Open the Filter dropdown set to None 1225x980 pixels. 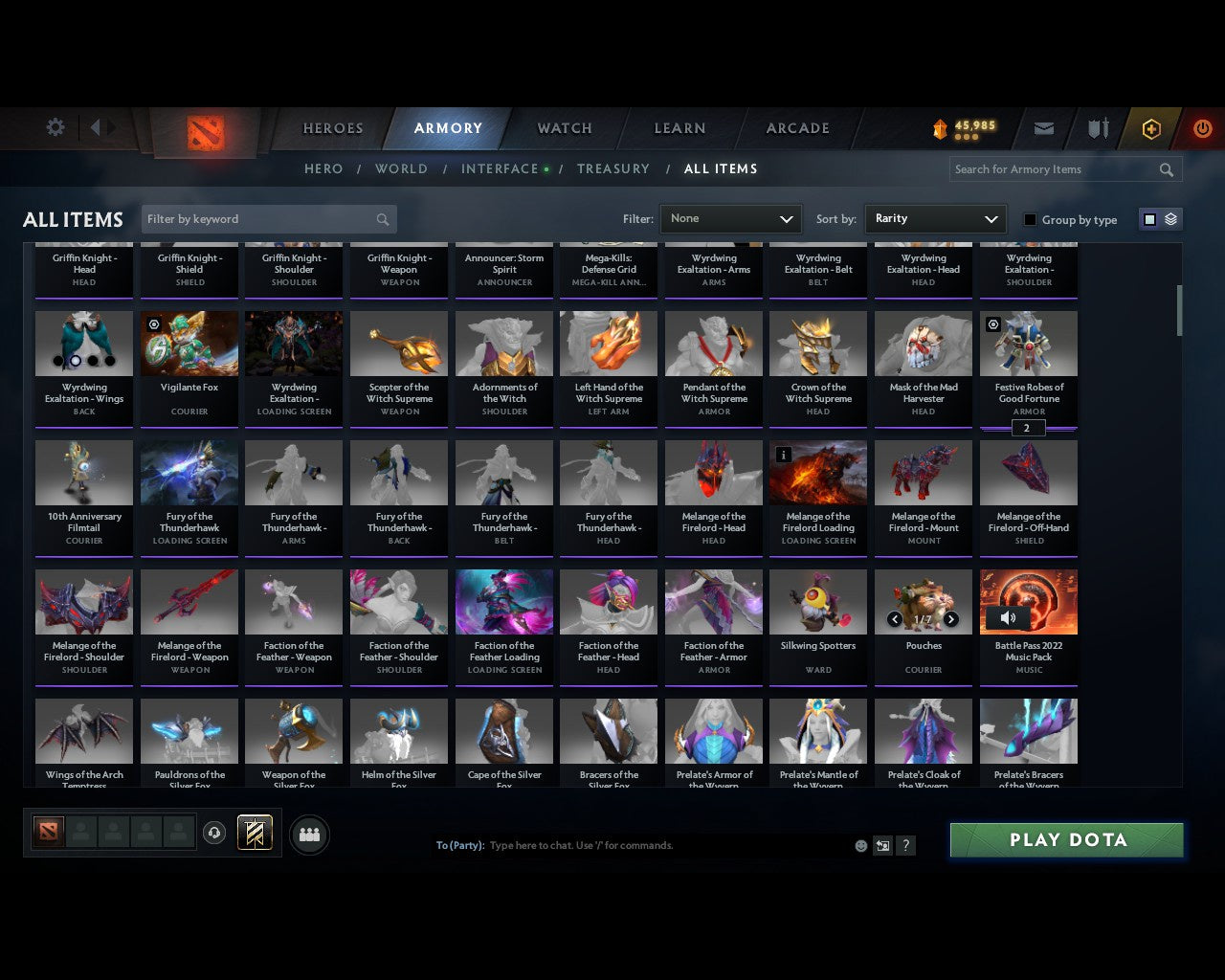point(730,219)
